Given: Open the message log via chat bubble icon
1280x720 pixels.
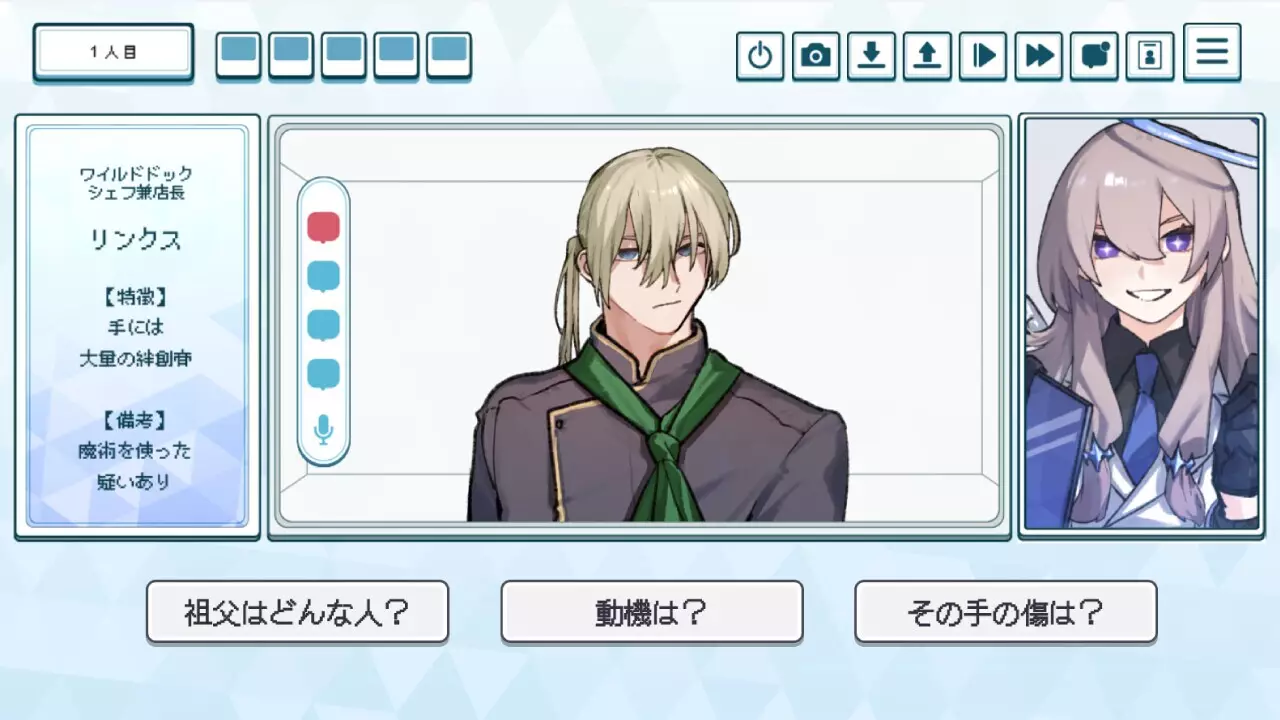Looking at the screenshot, I should (1093, 56).
